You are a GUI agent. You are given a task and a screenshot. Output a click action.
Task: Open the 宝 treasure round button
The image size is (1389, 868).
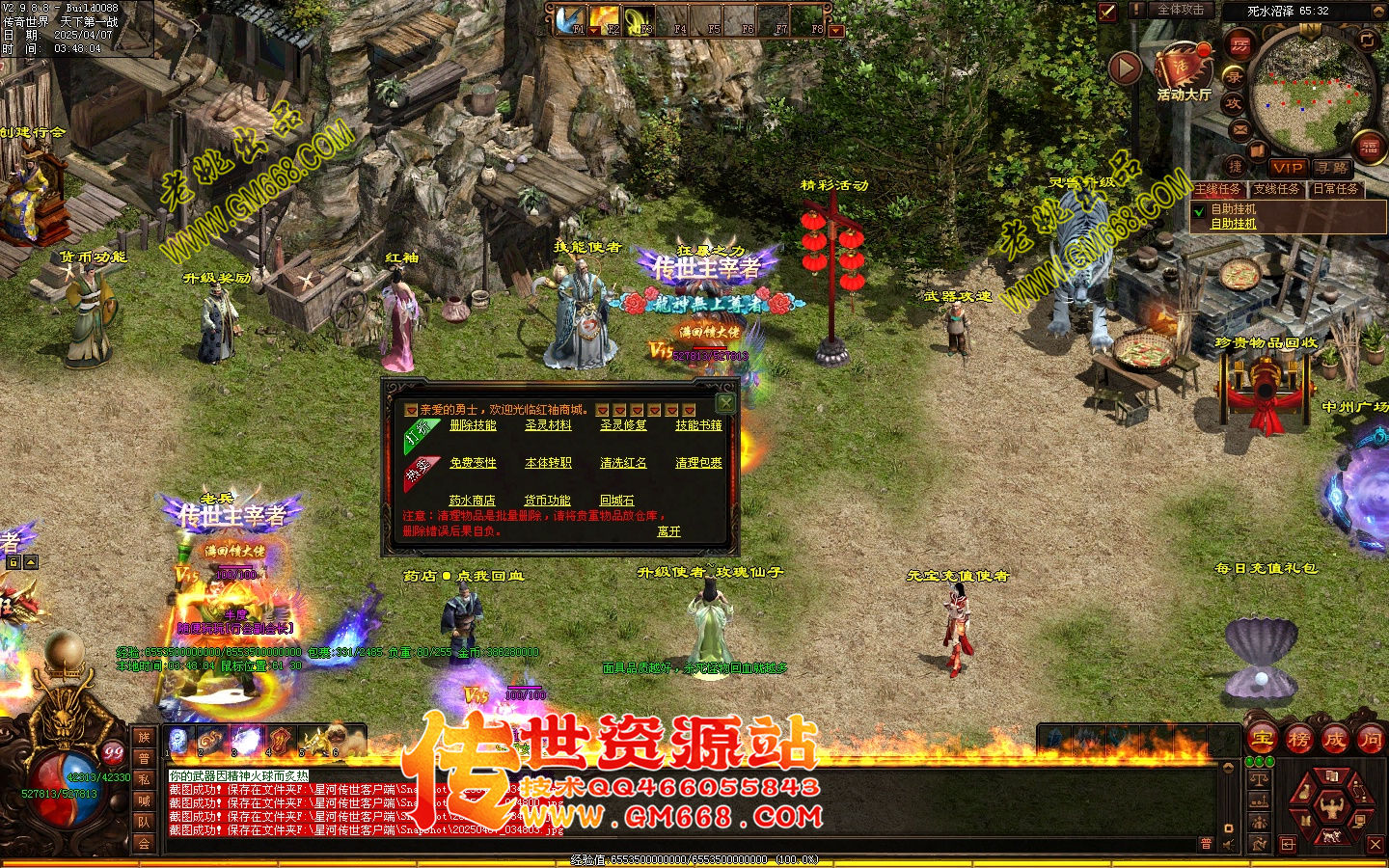pyautogui.click(x=1262, y=740)
